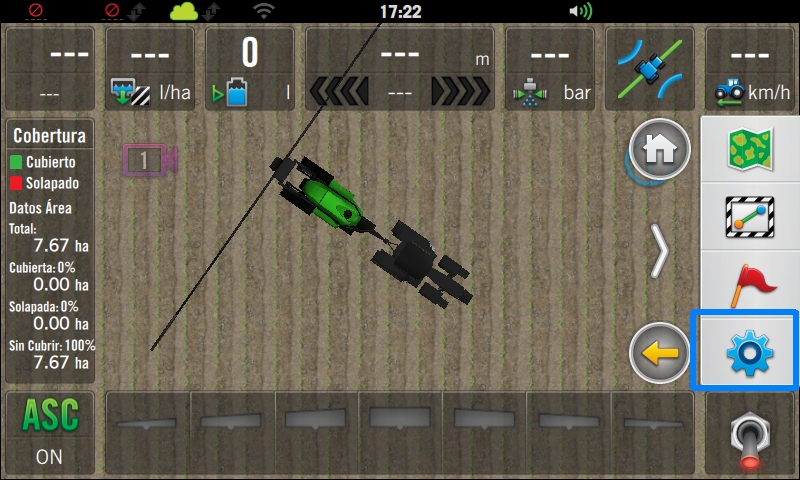Viewport: 800px width, 480px height.
Task: Open the green field map menu
Action: pyautogui.click(x=749, y=149)
